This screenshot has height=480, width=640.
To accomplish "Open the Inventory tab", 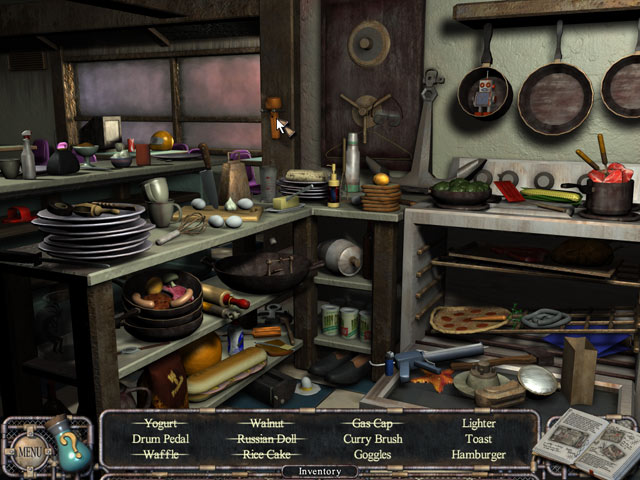I will (318, 471).
